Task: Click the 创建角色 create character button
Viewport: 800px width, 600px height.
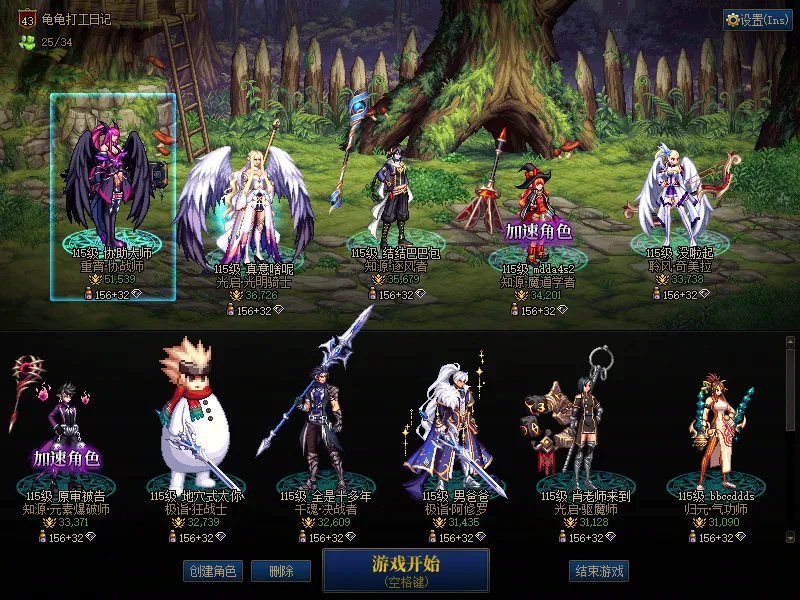Action: (211, 572)
